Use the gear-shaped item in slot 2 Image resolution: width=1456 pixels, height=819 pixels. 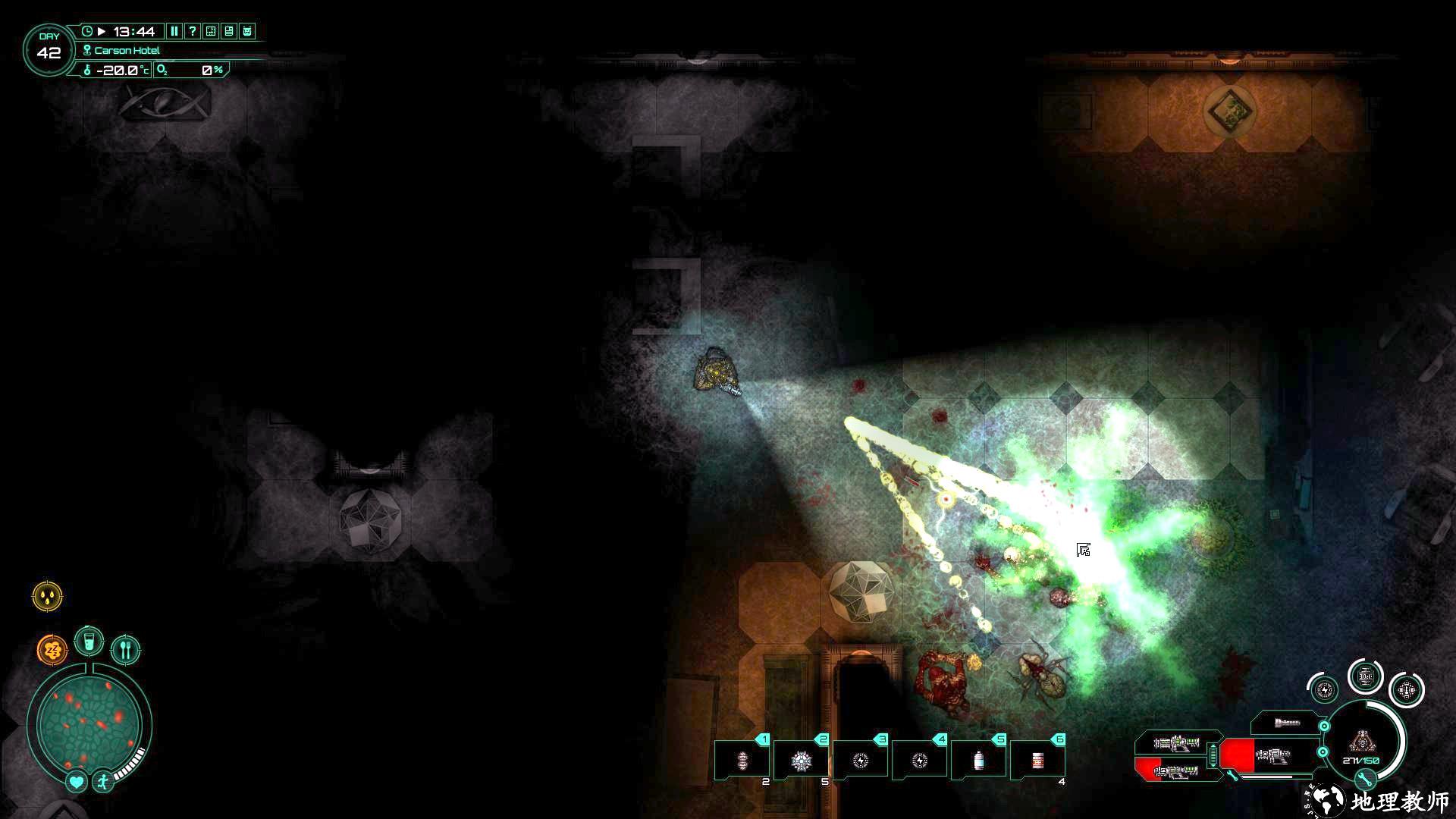tap(801, 760)
